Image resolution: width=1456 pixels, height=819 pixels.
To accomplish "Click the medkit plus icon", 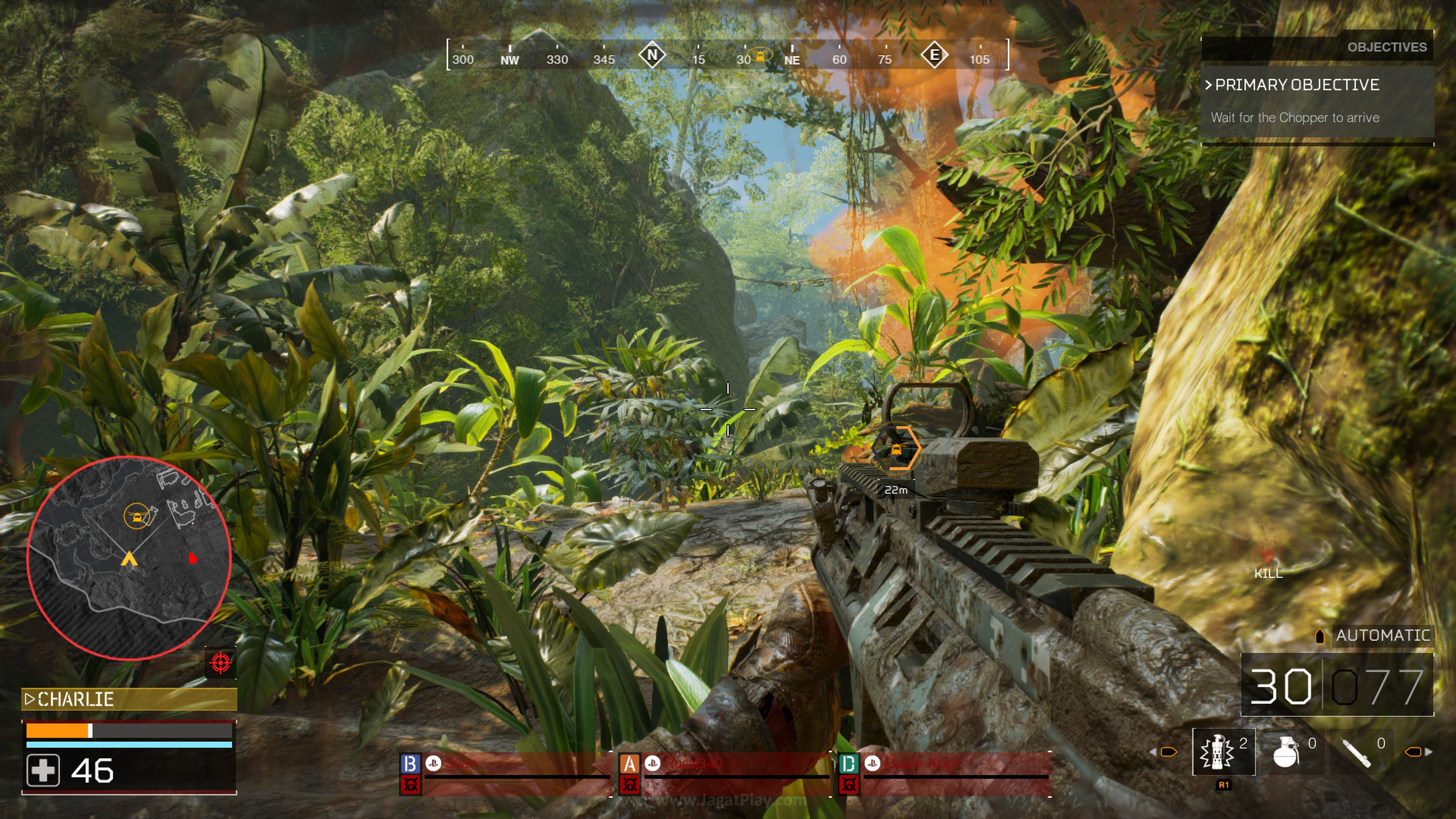I will tap(43, 770).
